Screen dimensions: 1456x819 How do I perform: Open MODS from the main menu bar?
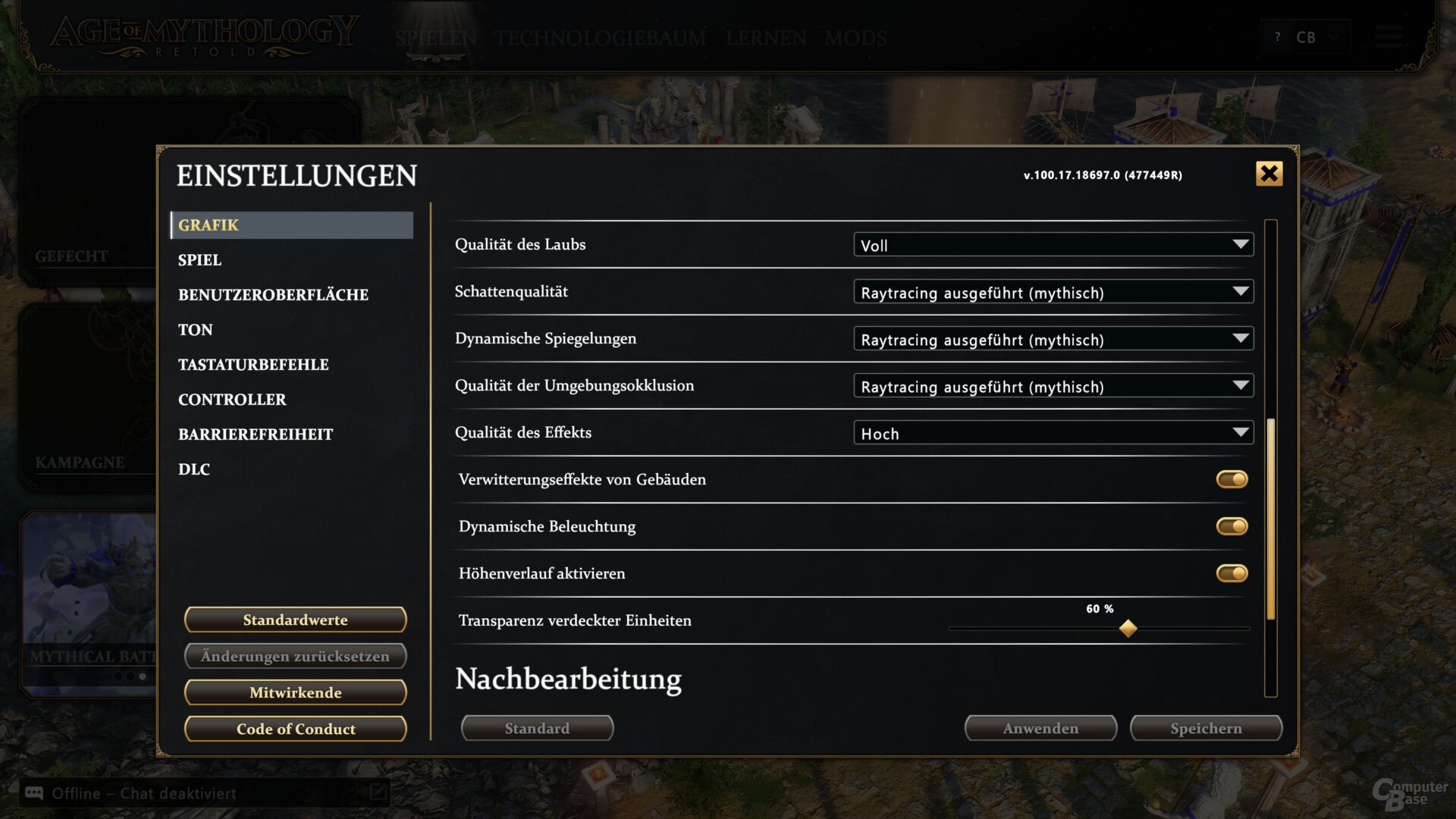tap(856, 38)
